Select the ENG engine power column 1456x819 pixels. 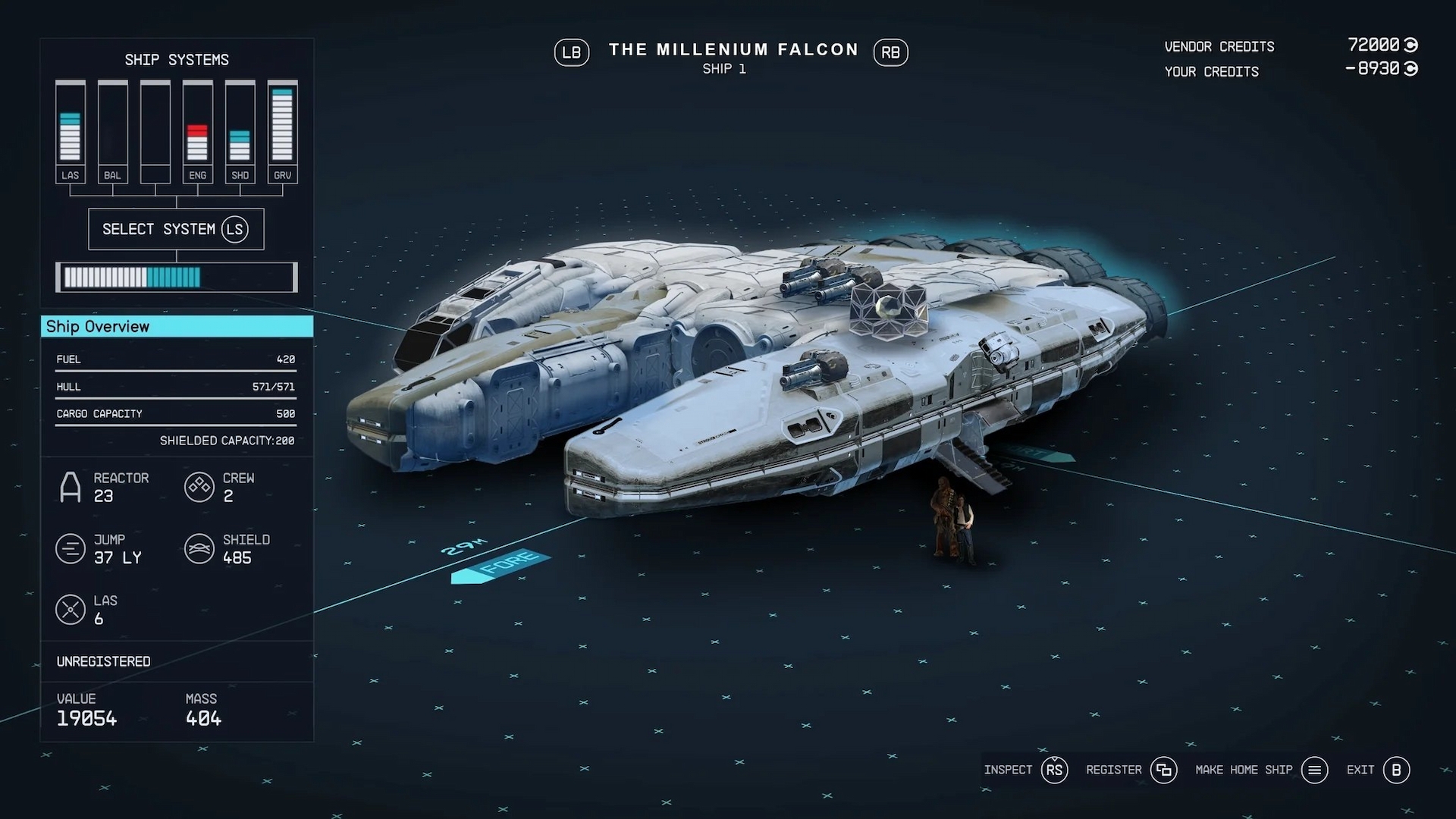pos(197,132)
